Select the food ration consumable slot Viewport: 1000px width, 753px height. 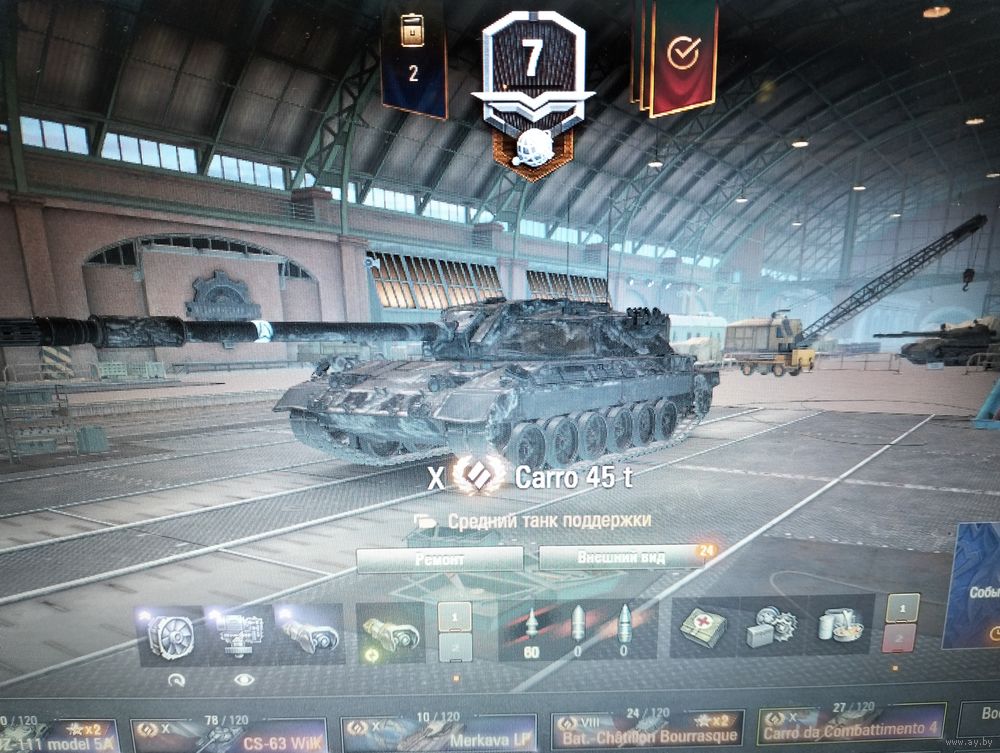pos(839,627)
